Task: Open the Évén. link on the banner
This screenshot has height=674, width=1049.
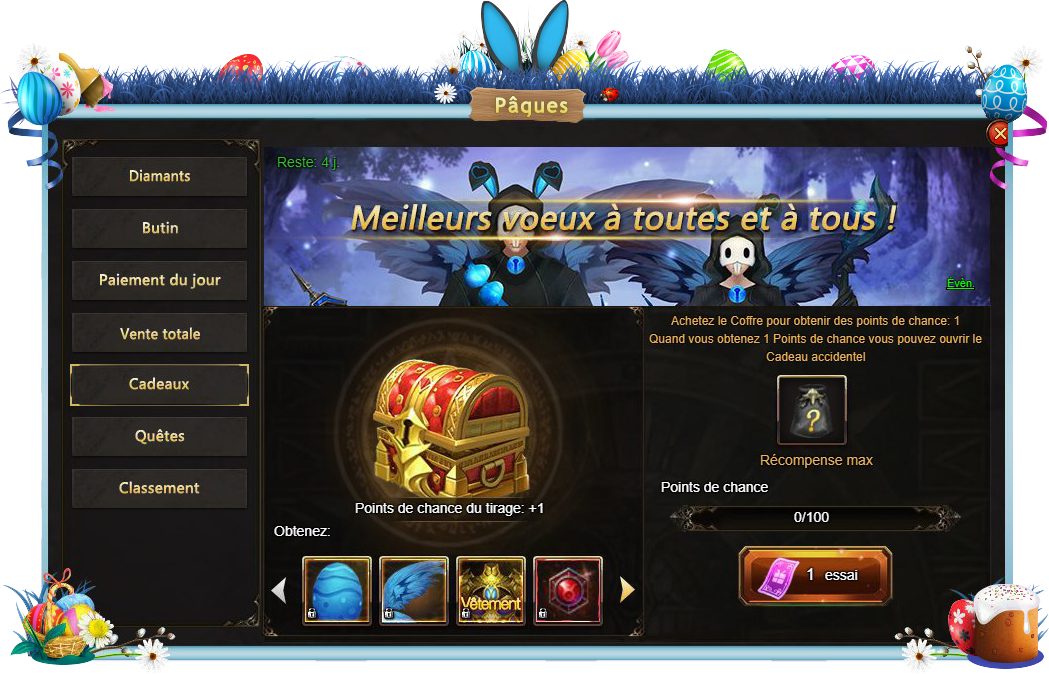Action: (960, 284)
